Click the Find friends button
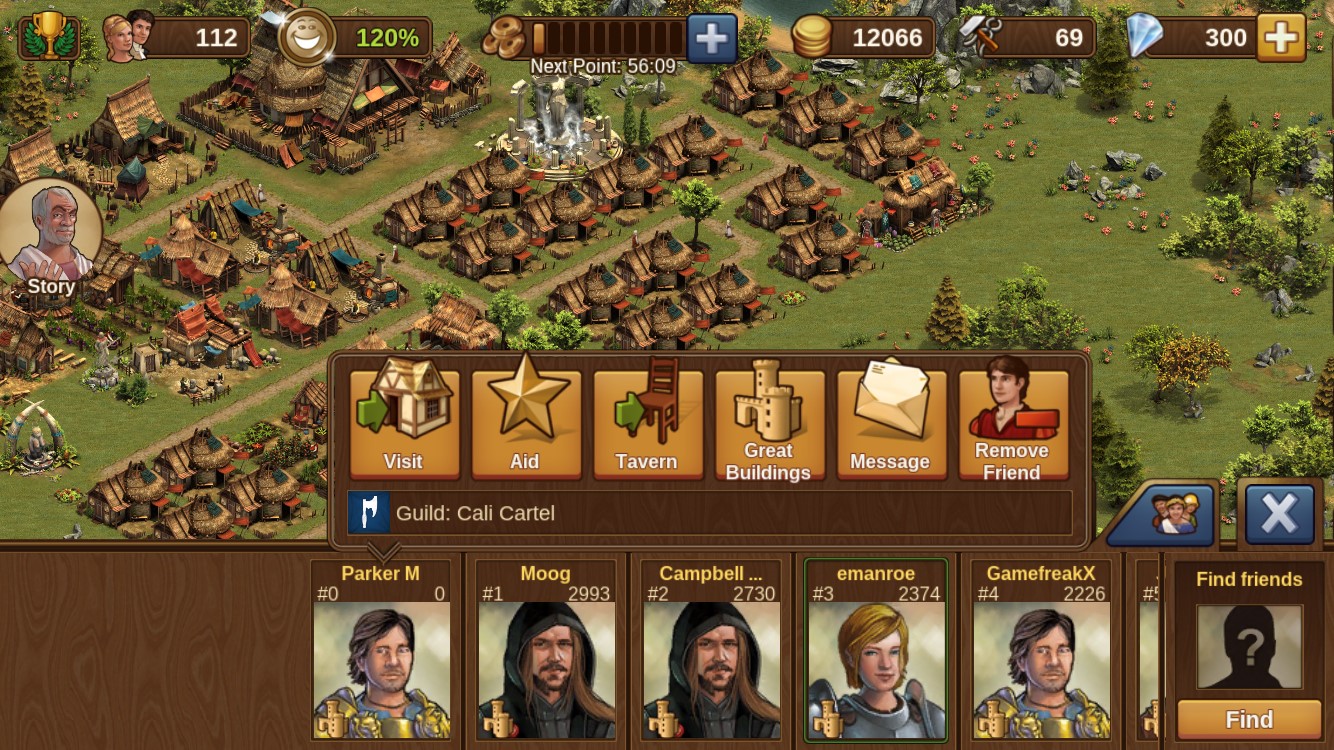1334x750 pixels. (x=1249, y=719)
